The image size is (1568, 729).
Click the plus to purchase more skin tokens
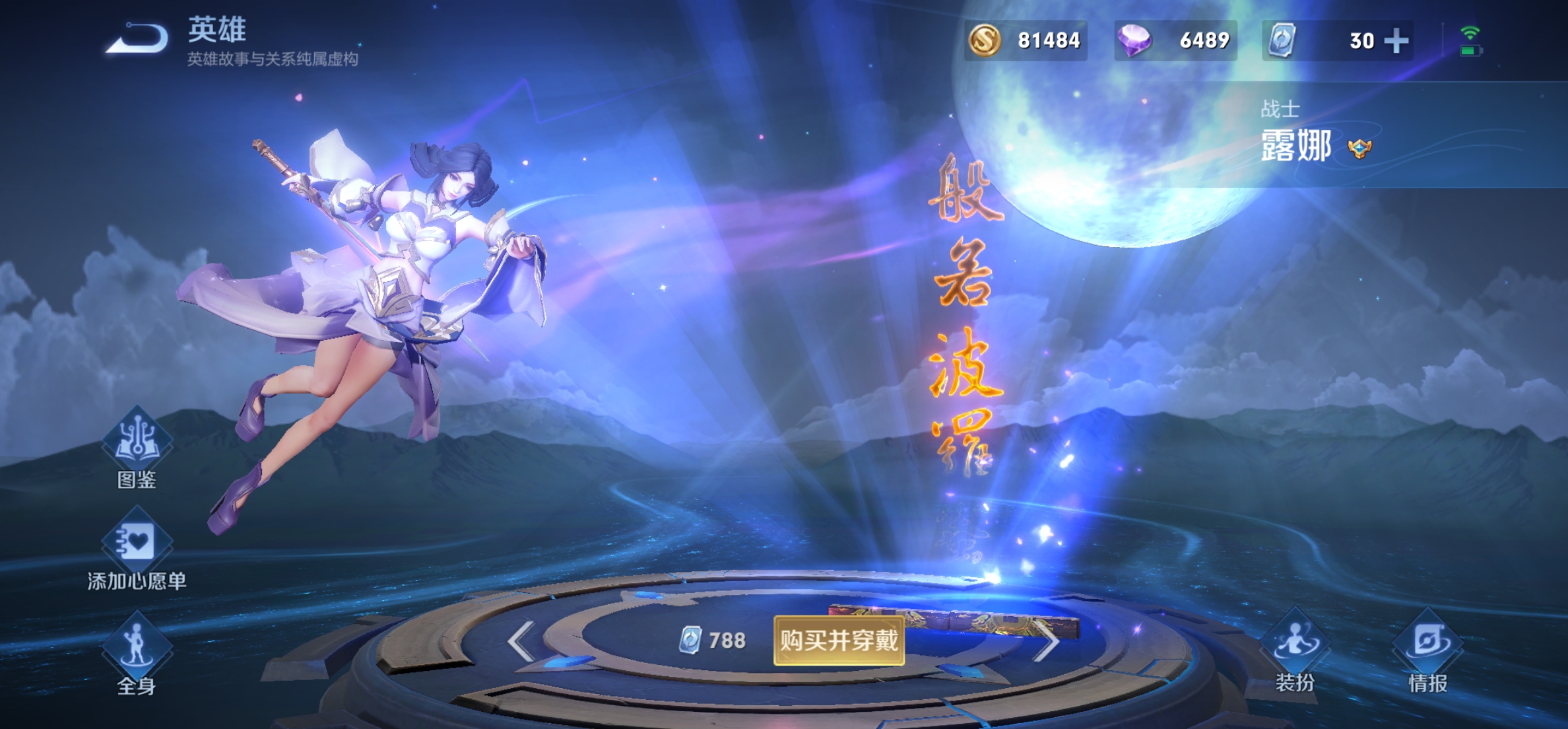pyautogui.click(x=1396, y=40)
